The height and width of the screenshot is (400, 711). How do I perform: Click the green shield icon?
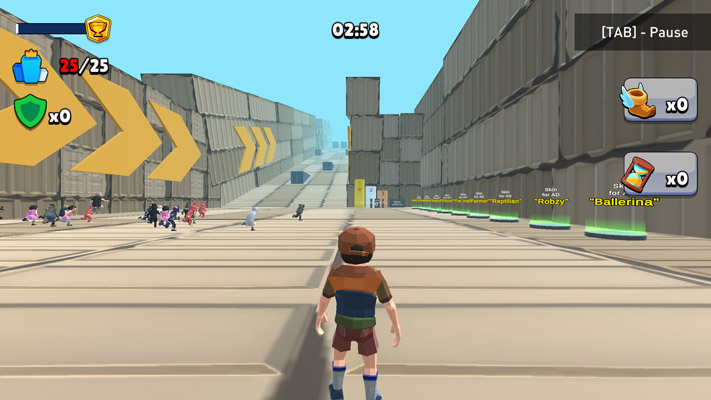coord(30,112)
